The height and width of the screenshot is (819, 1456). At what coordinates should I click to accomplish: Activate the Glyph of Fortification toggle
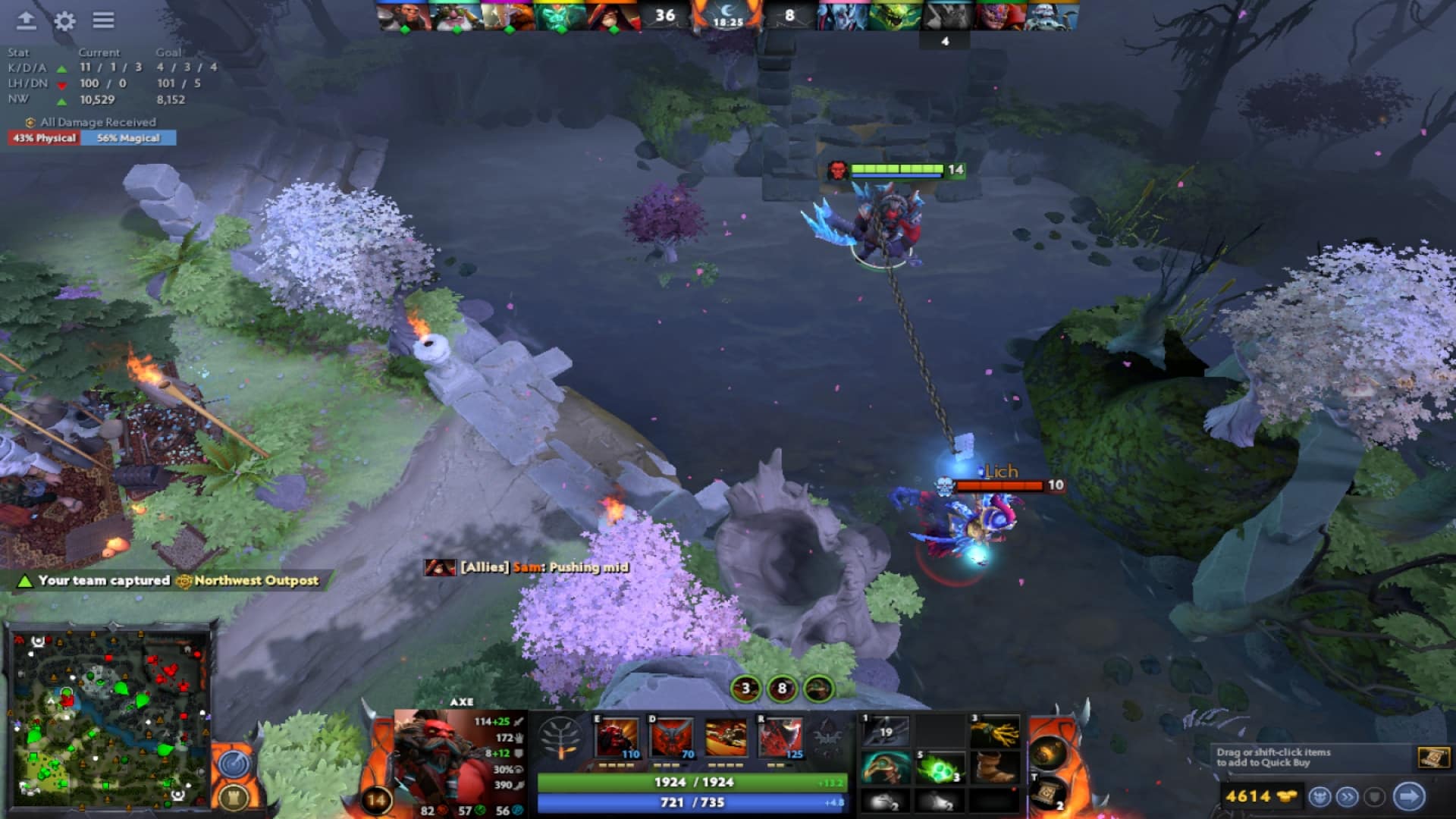tap(234, 796)
